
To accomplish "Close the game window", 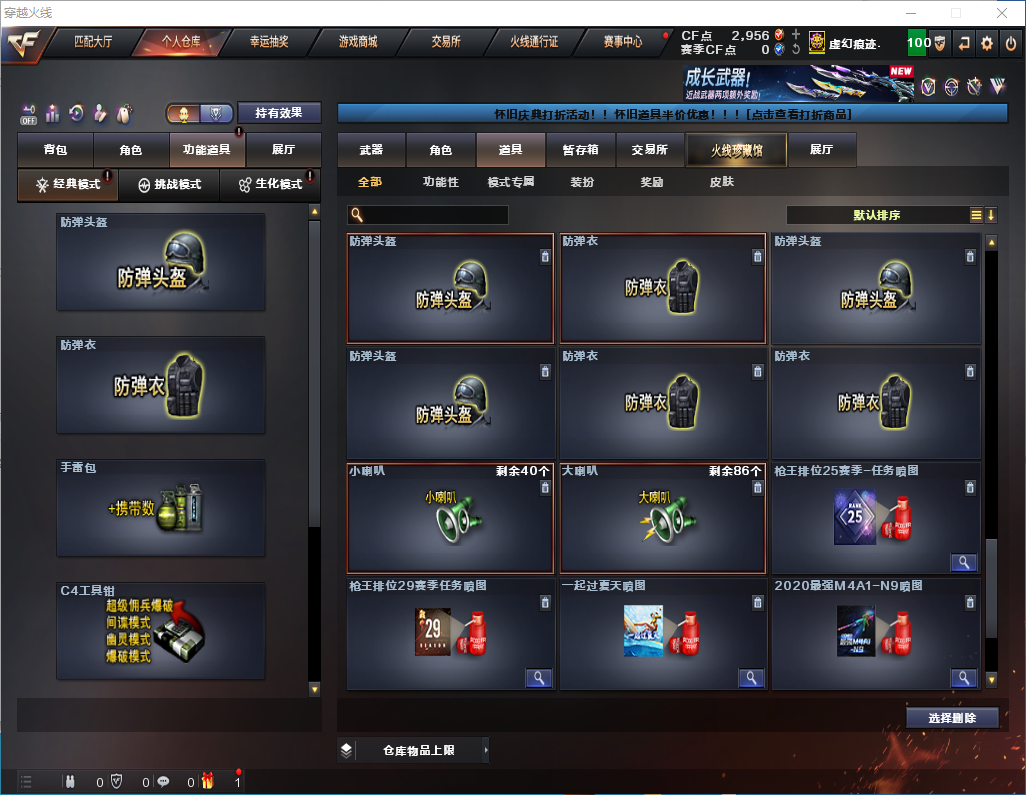I will tap(1001, 13).
